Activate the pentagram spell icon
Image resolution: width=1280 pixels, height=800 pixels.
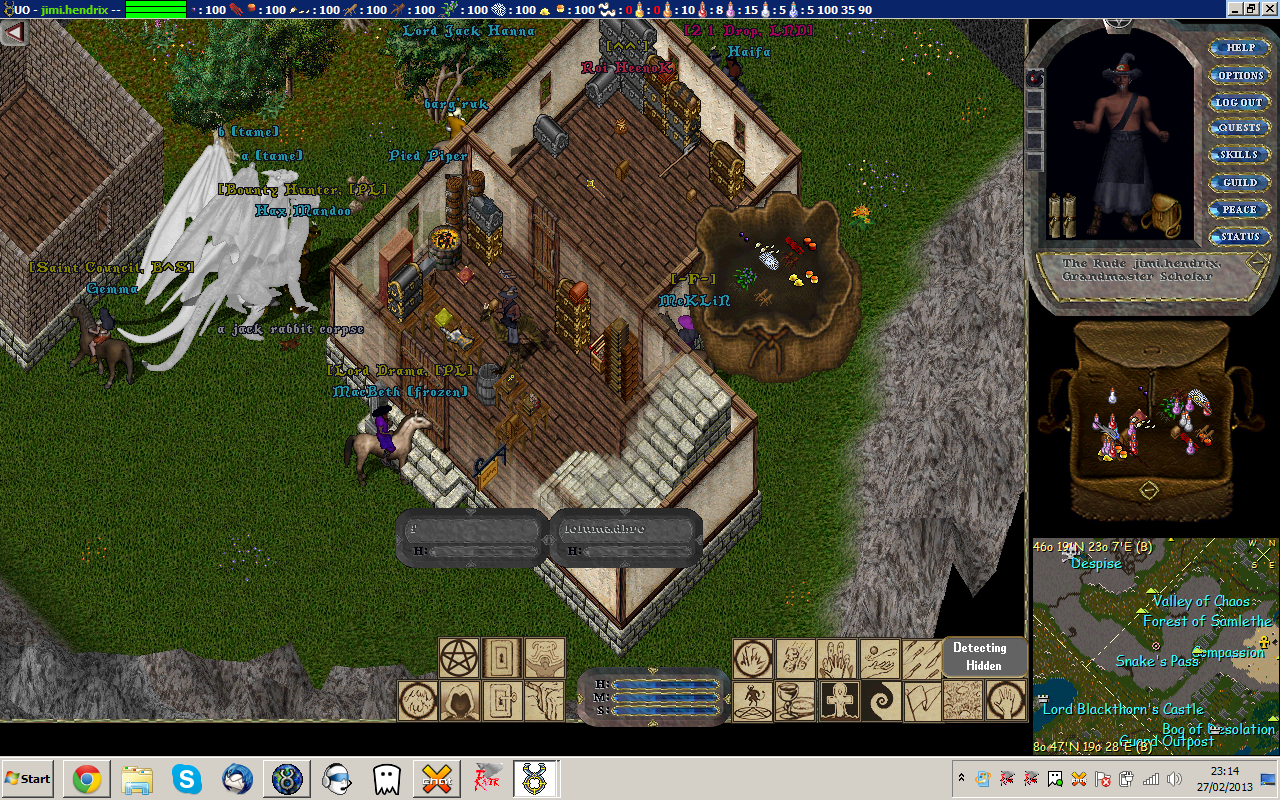tap(460, 658)
